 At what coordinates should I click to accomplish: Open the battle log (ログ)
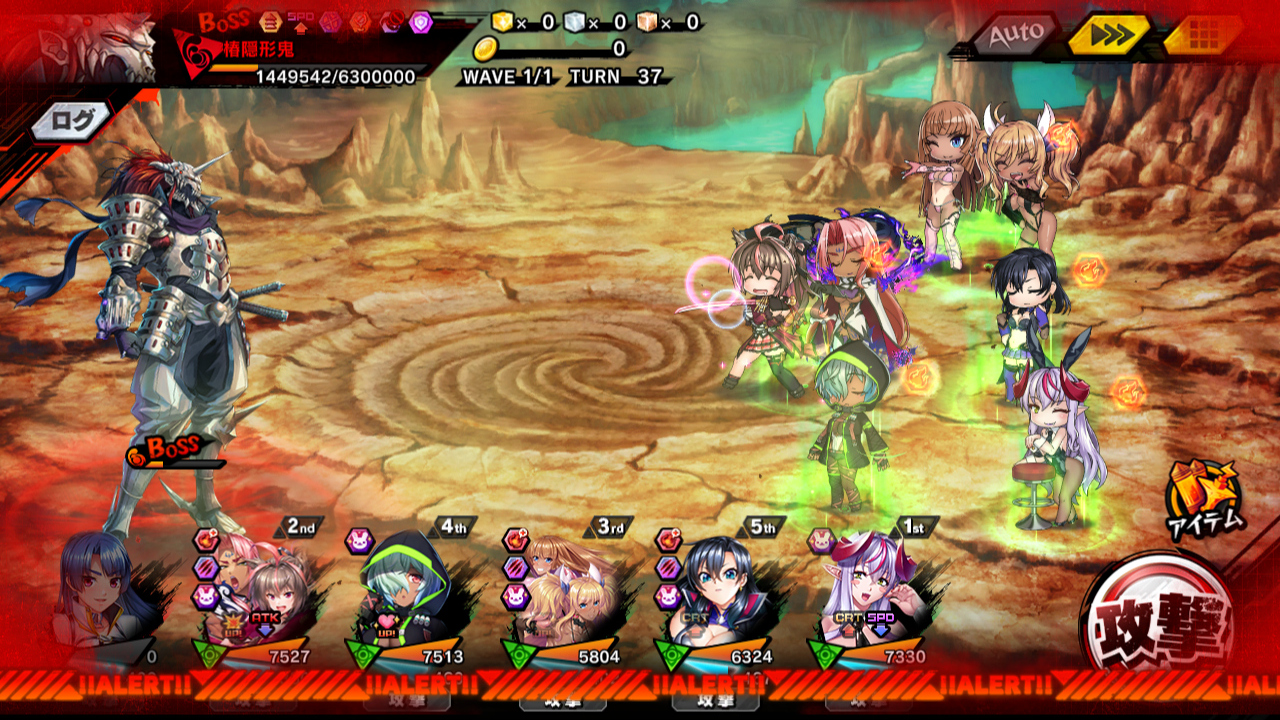click(72, 121)
